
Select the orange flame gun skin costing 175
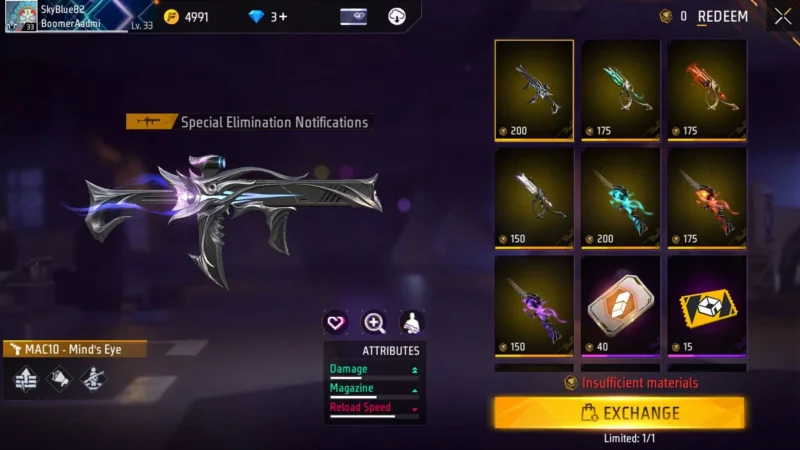pyautogui.click(x=707, y=89)
